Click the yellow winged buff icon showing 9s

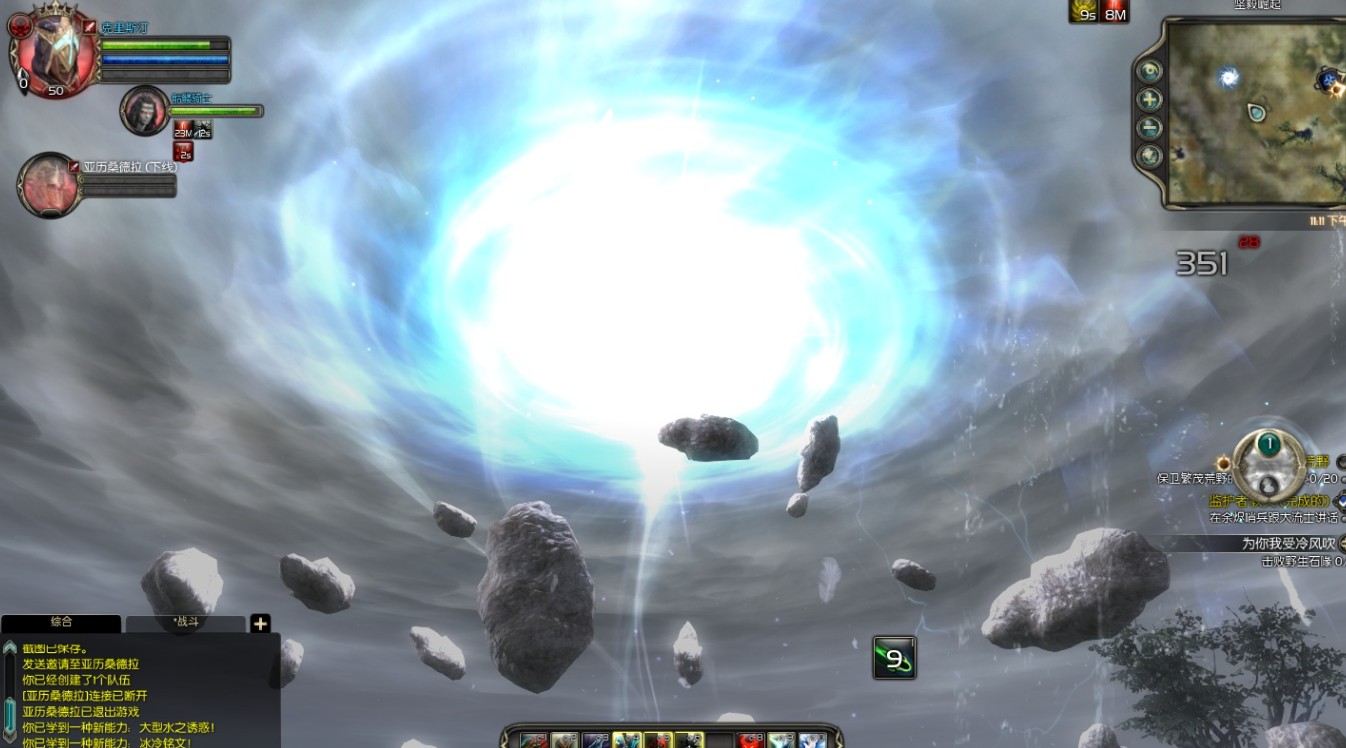point(1083,11)
